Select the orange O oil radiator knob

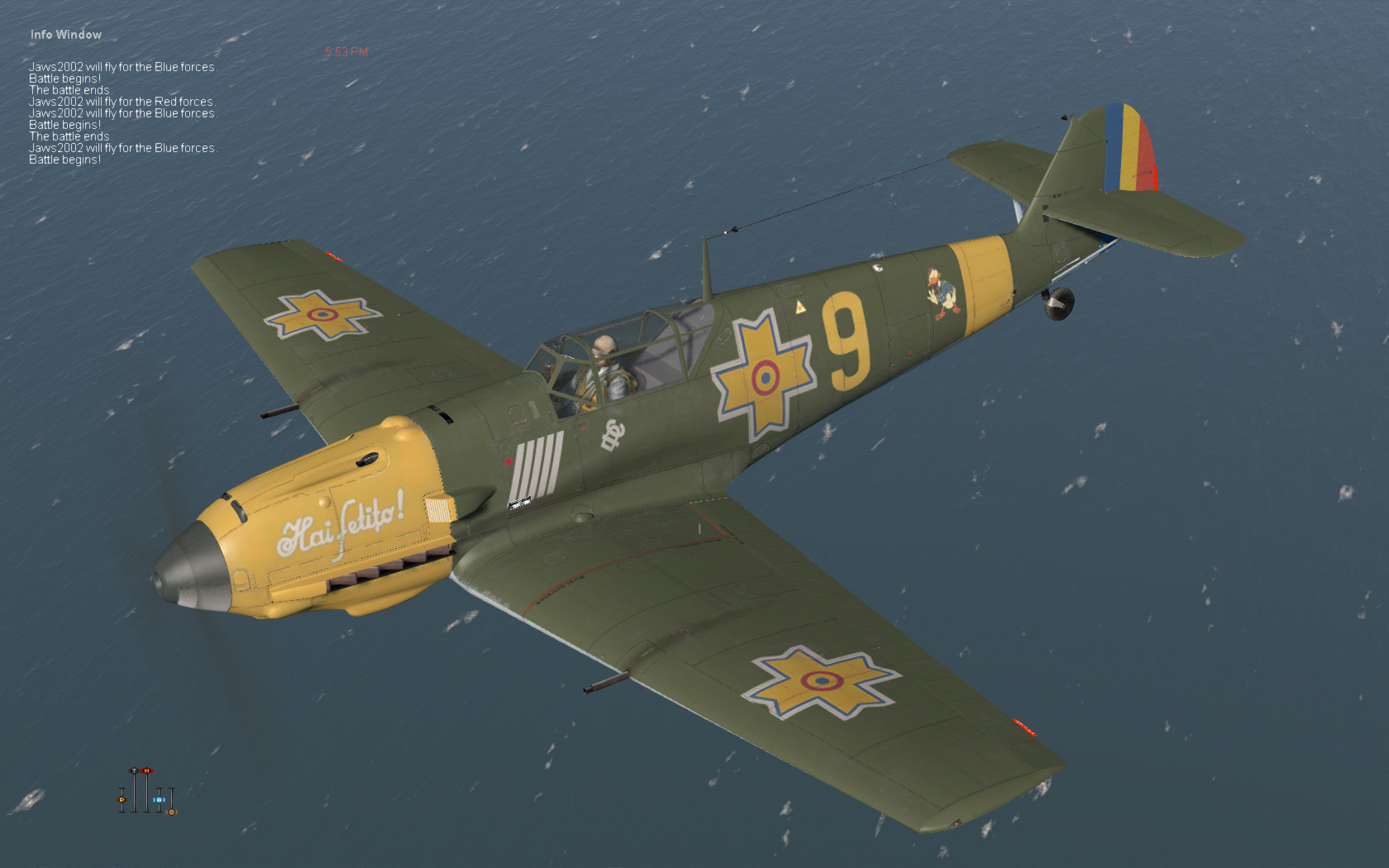pyautogui.click(x=172, y=812)
